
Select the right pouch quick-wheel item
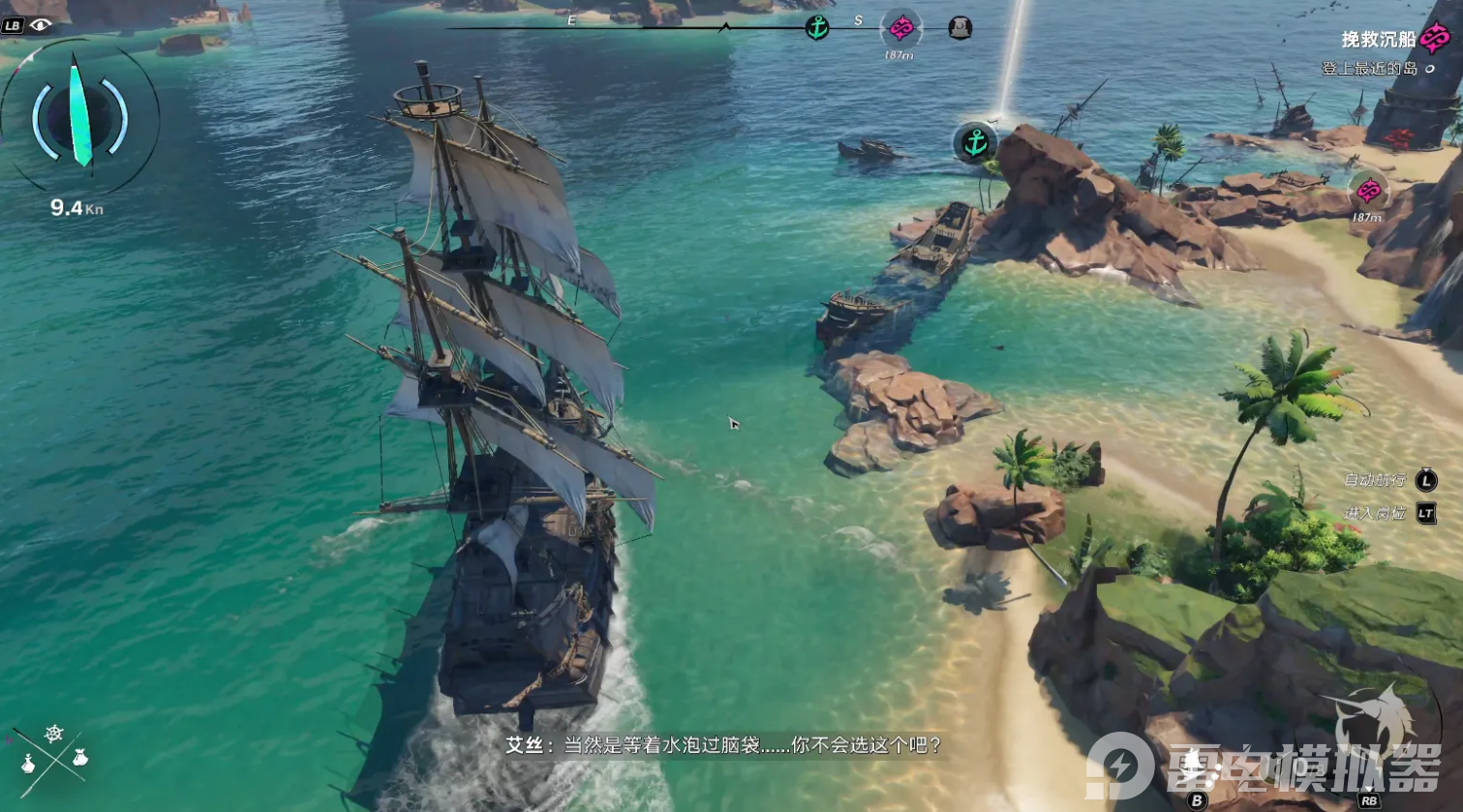(79, 758)
